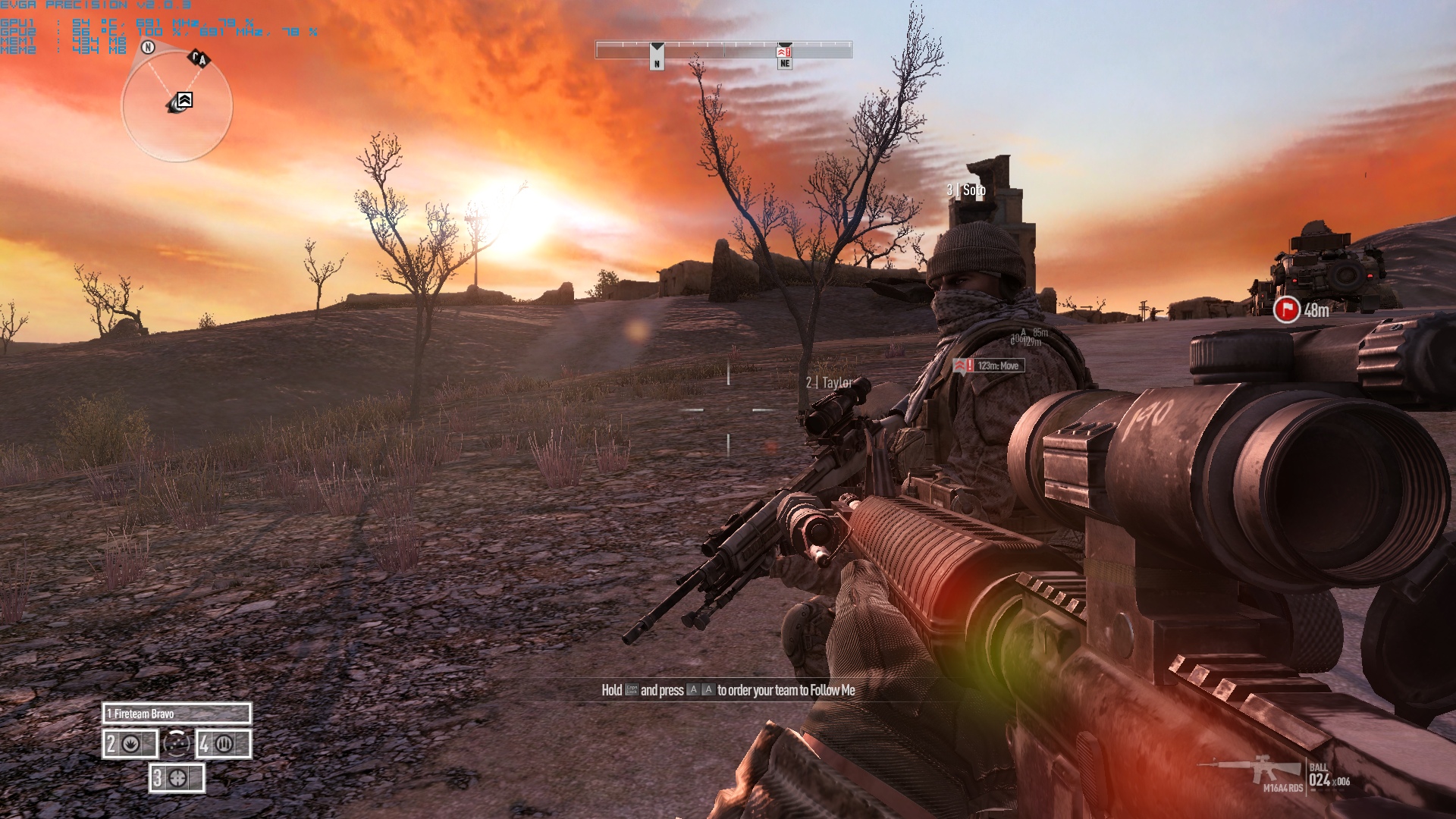Click the compass heading strip
Image resolution: width=1456 pixels, height=819 pixels.
tap(723, 50)
